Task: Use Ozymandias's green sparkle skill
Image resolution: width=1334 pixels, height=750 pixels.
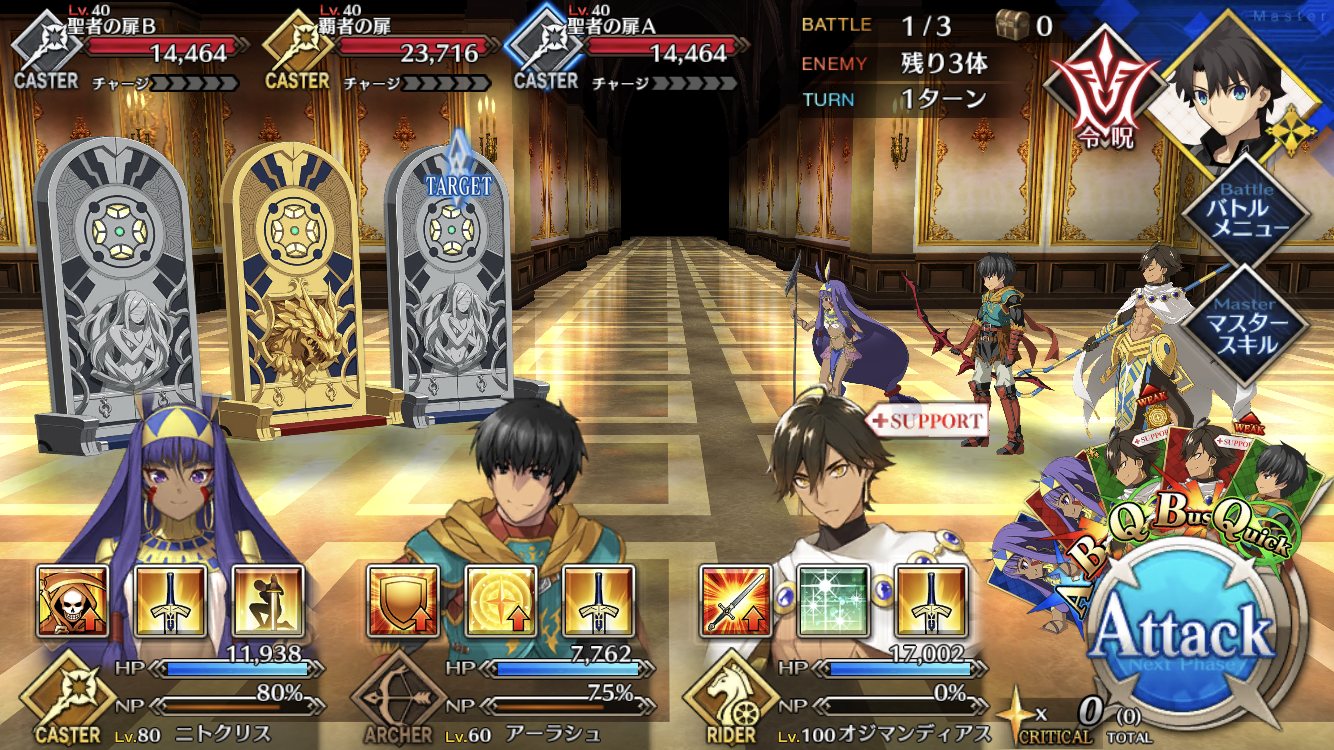Action: [x=833, y=602]
